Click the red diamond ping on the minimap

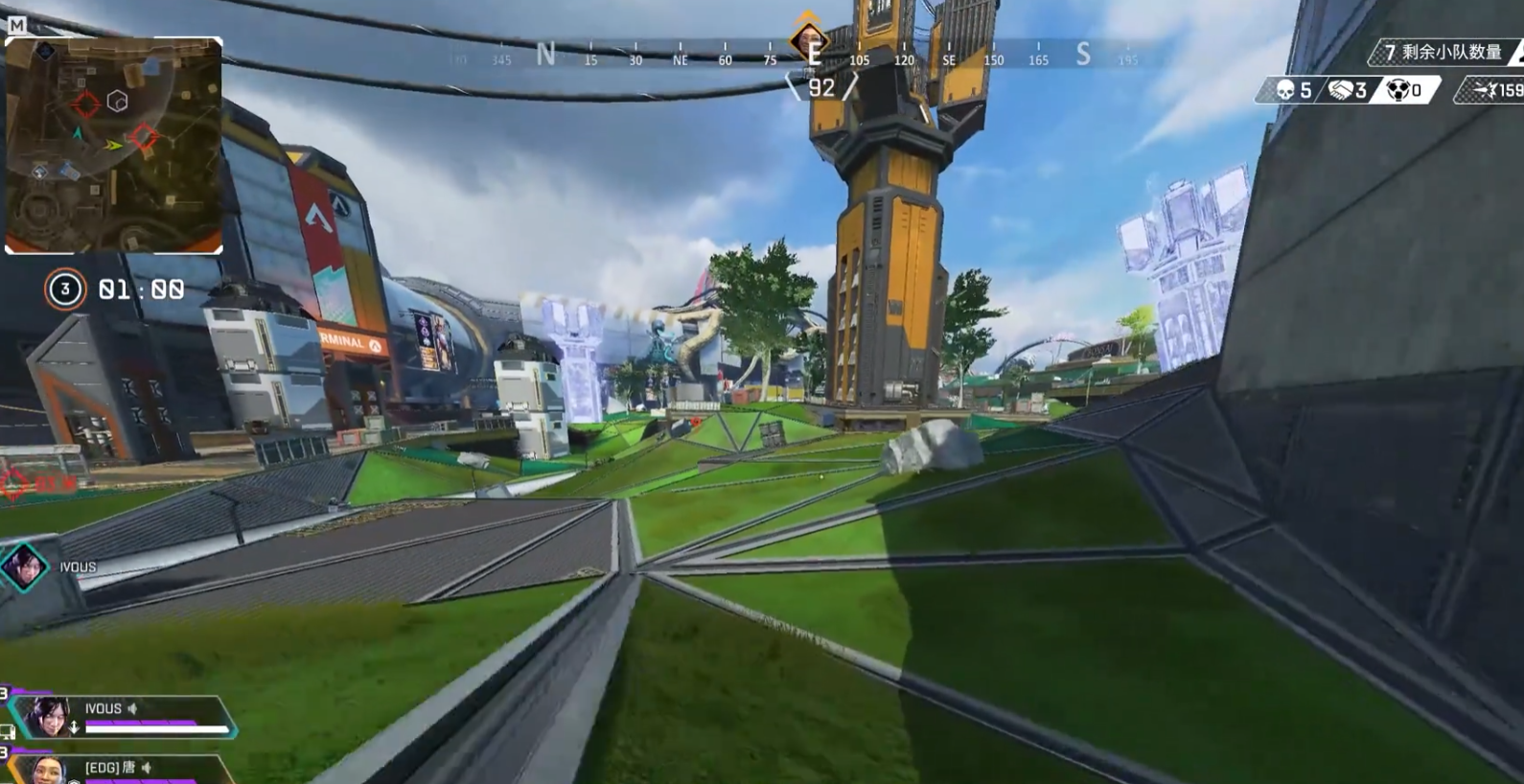click(143, 138)
